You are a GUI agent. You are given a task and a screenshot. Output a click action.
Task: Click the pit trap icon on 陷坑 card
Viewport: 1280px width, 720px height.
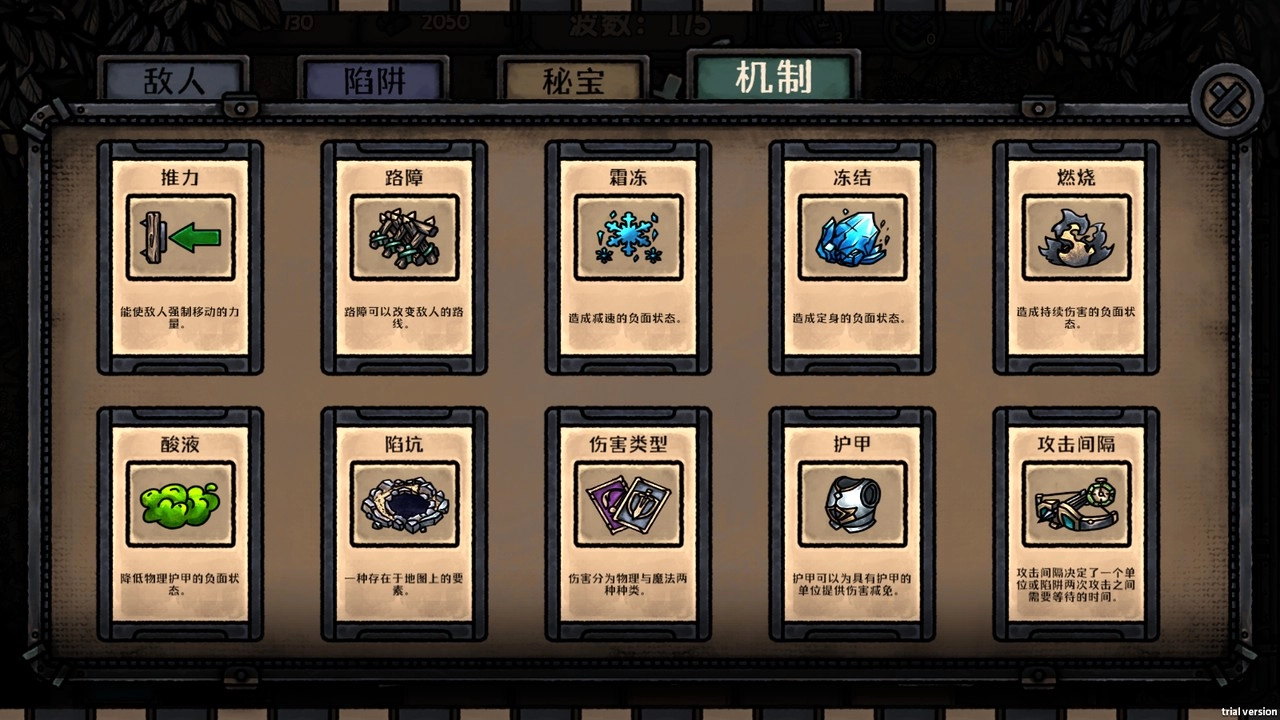pyautogui.click(x=403, y=505)
